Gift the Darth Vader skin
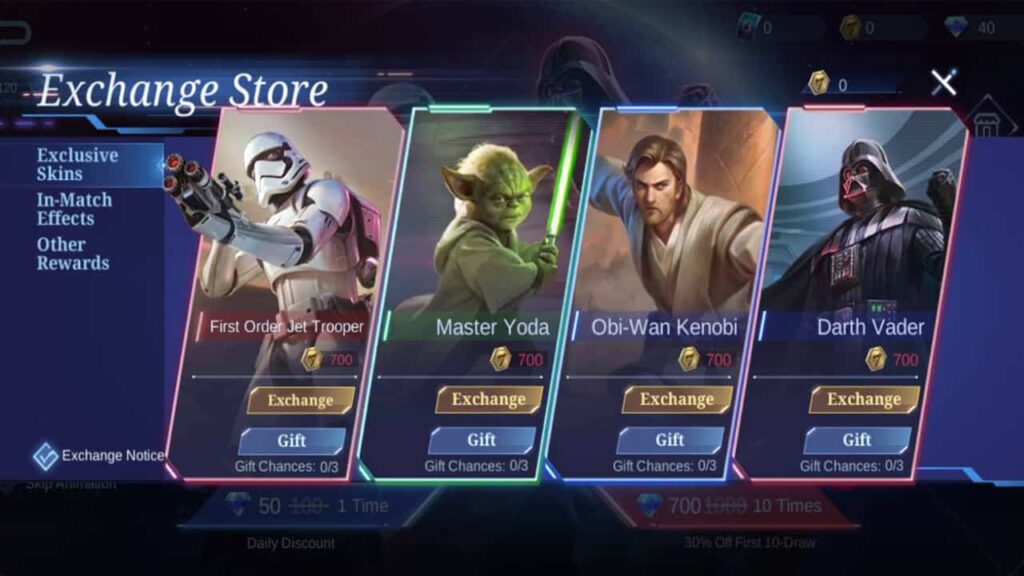1024x576 pixels. [856, 440]
